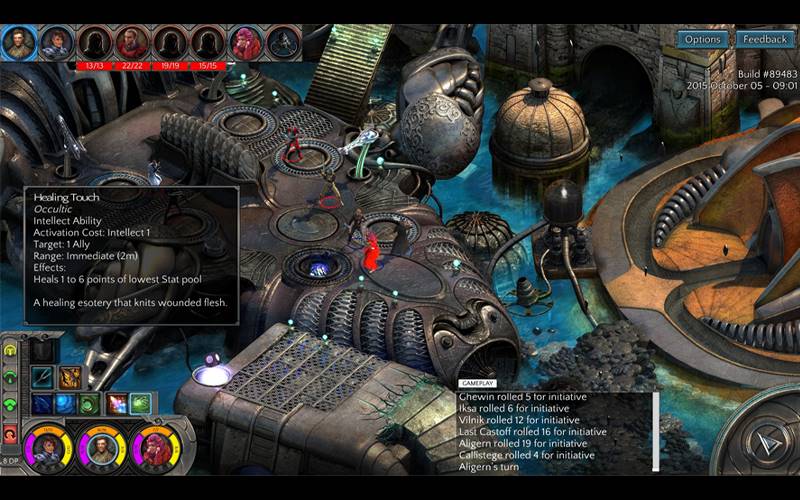The image size is (800, 500).
Task: Activate the glowing blue swirl ability
Action: pos(65,404)
